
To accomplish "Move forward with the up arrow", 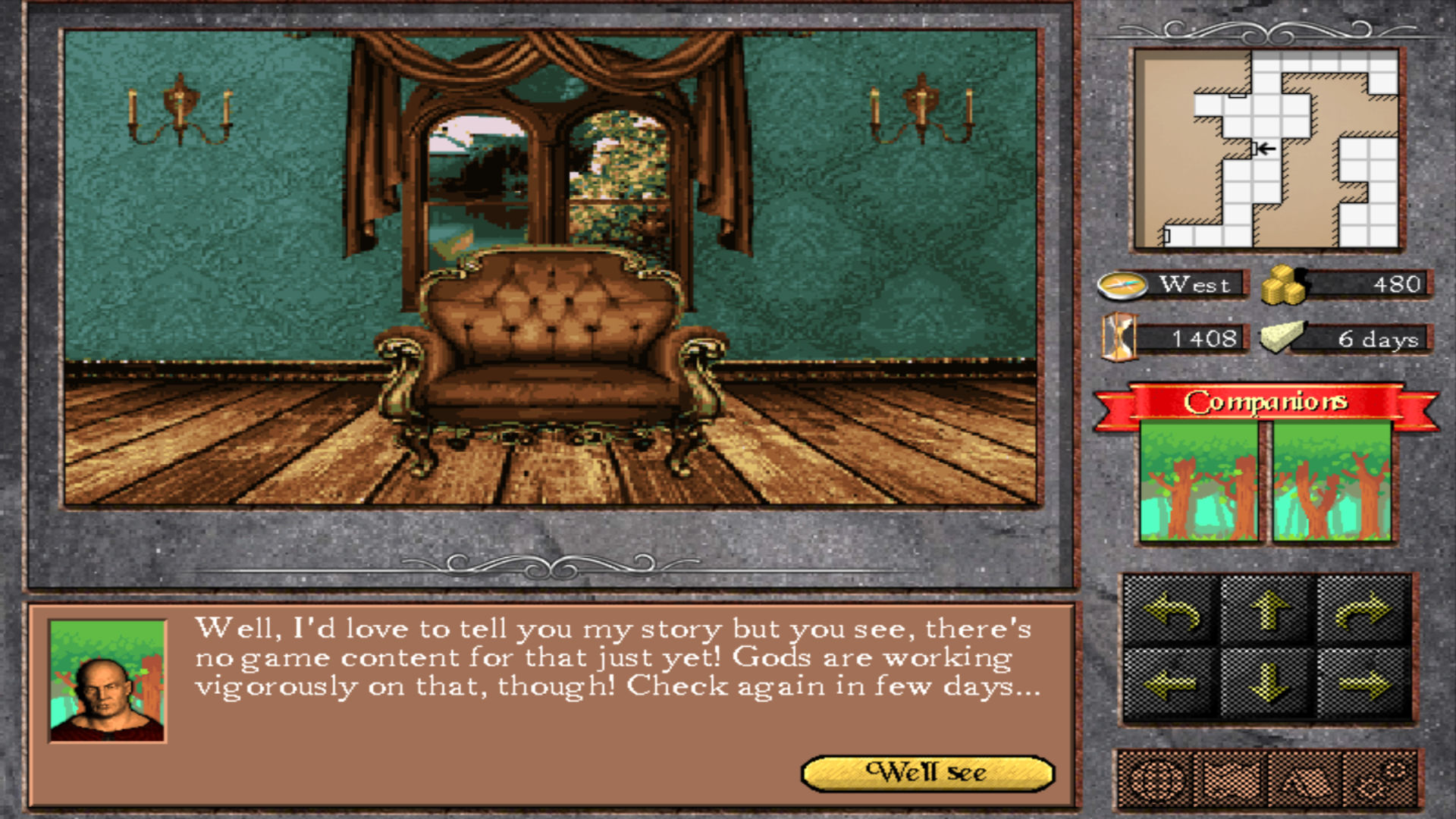I will (1268, 611).
